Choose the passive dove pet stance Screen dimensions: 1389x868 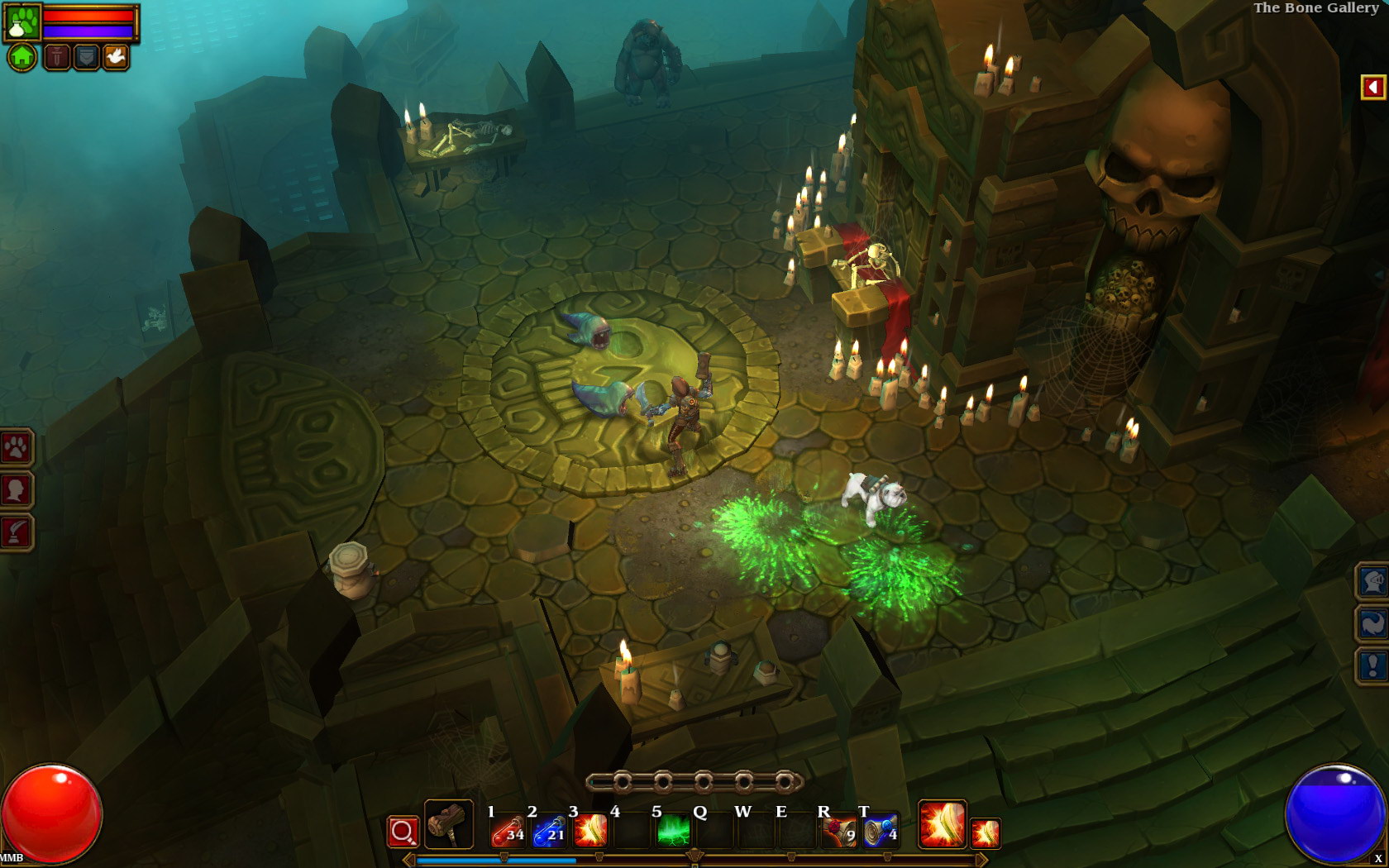[115, 57]
